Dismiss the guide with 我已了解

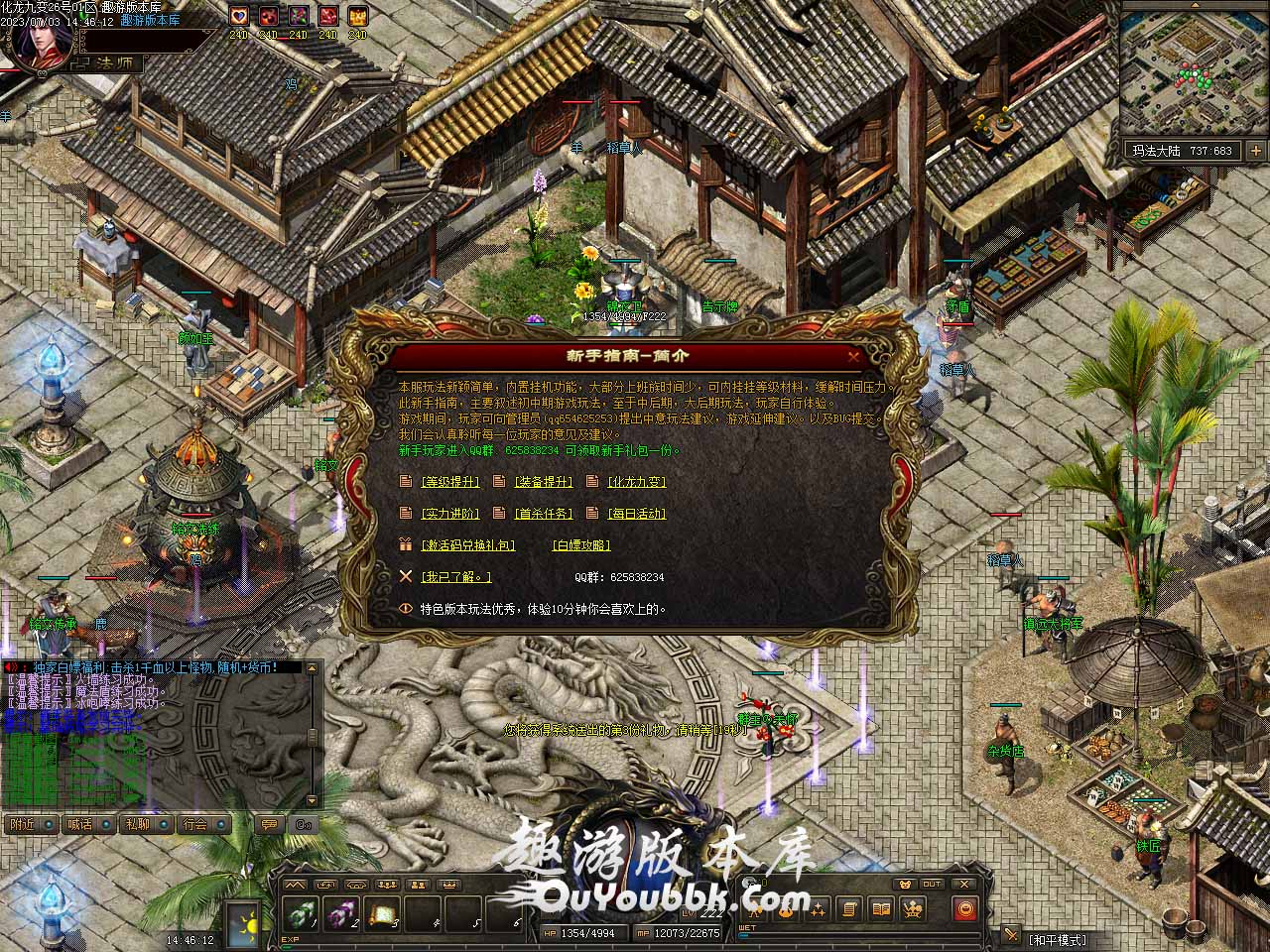coord(455,577)
